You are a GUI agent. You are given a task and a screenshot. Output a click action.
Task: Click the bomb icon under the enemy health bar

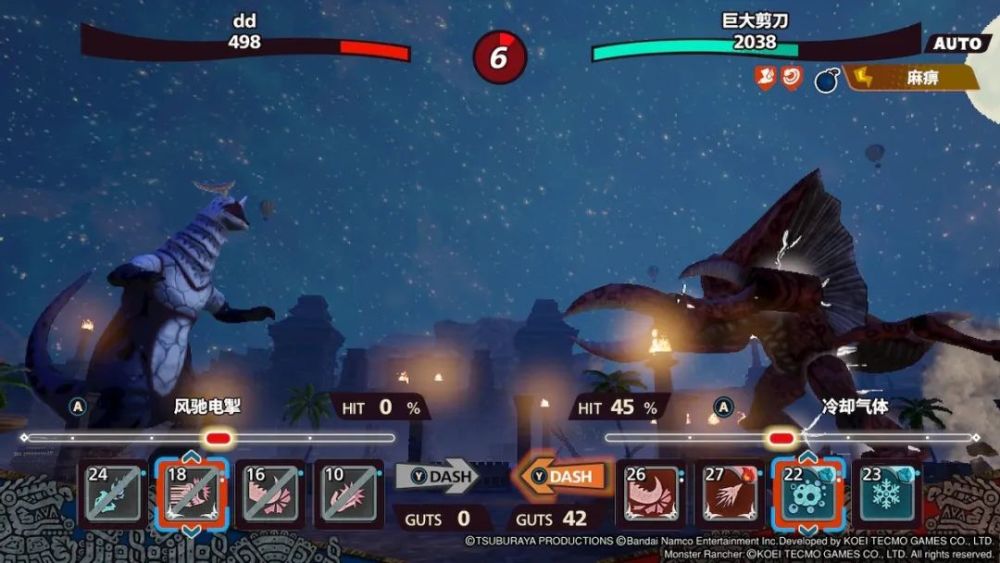(826, 79)
